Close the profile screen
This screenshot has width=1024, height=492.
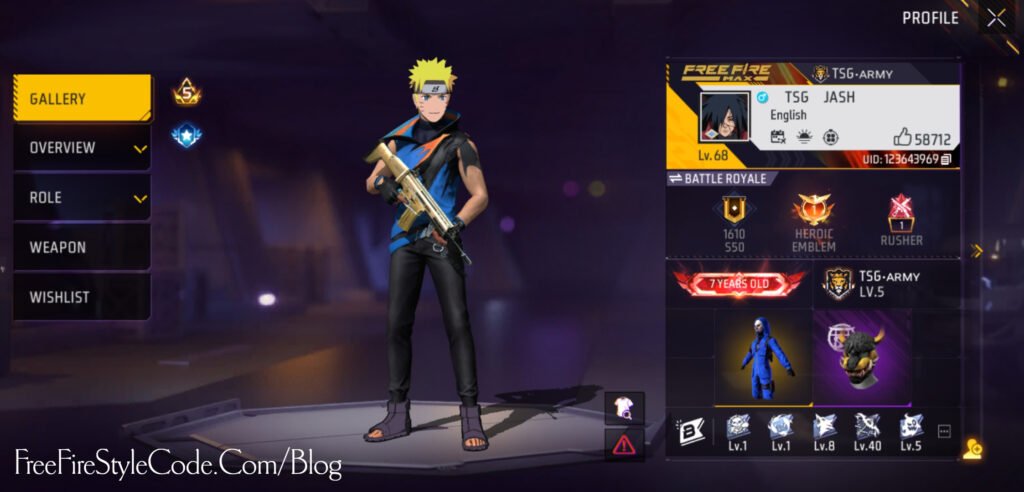[x=996, y=18]
